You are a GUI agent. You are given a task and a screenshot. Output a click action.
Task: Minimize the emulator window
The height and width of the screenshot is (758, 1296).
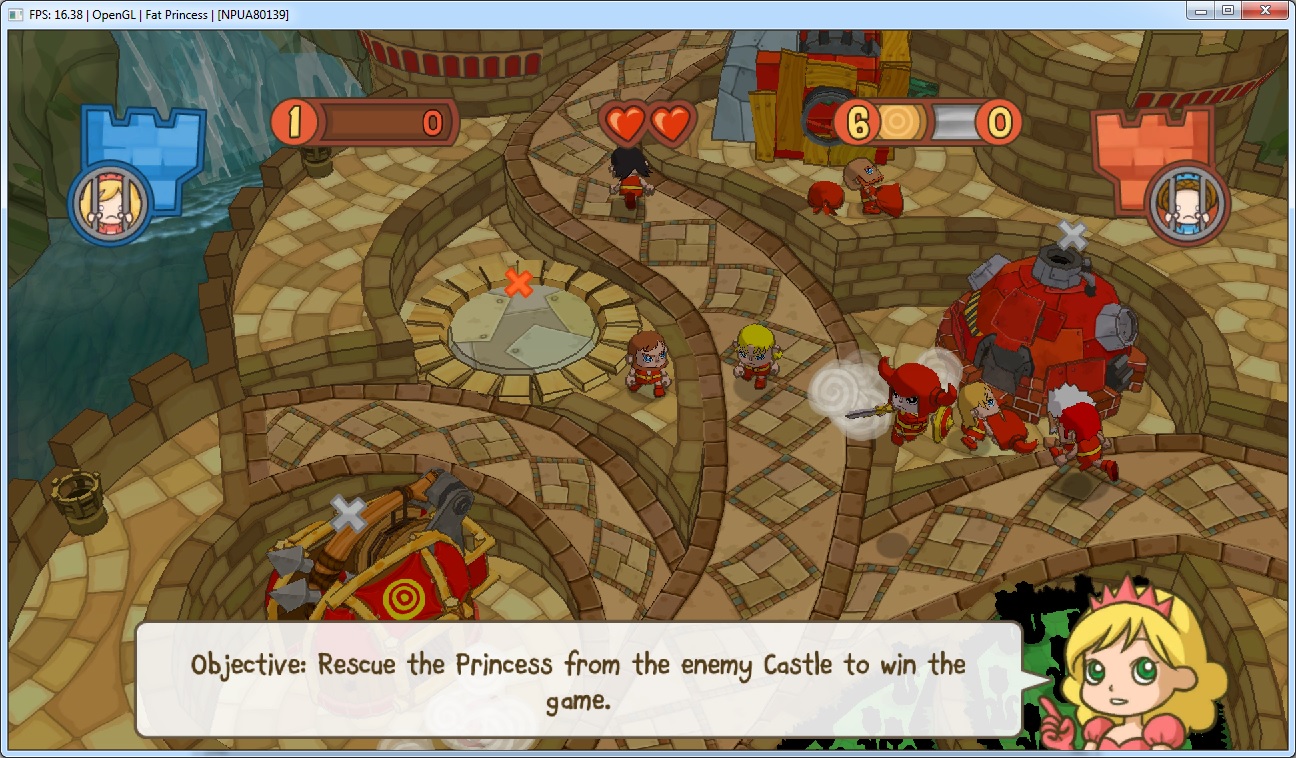(x=1200, y=11)
